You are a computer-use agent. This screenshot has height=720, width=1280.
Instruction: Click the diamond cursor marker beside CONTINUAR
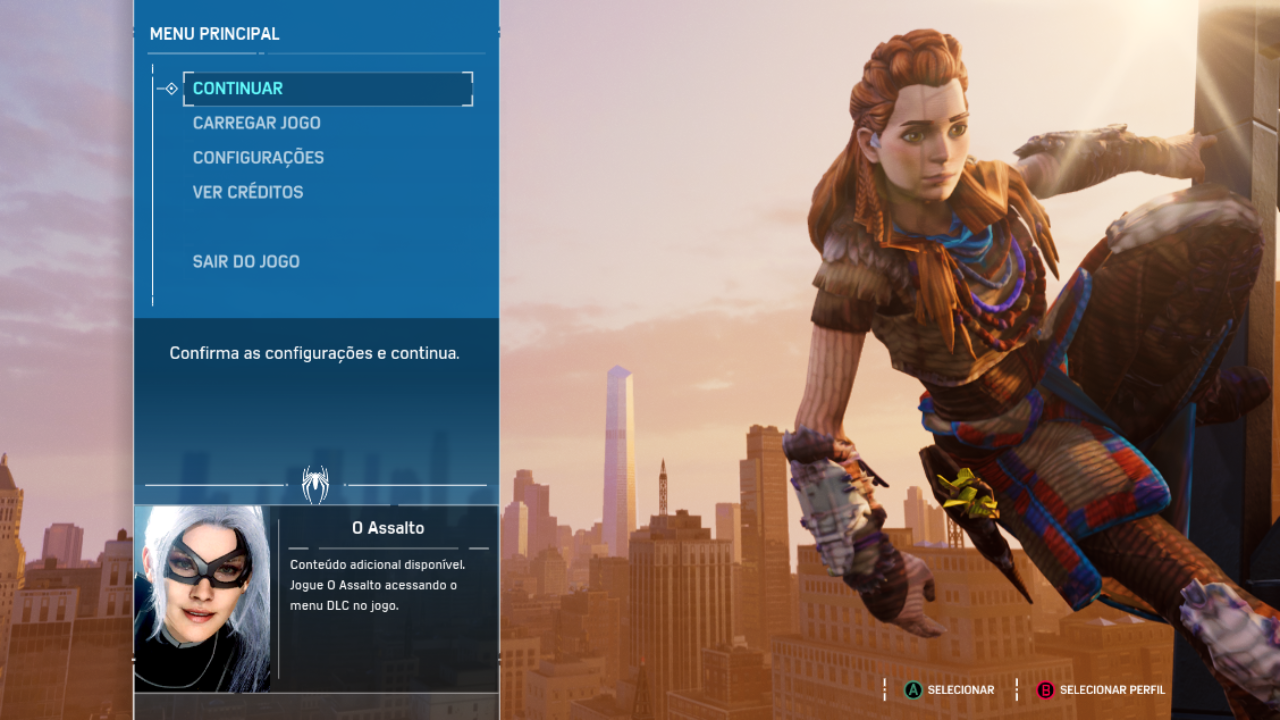click(x=170, y=88)
